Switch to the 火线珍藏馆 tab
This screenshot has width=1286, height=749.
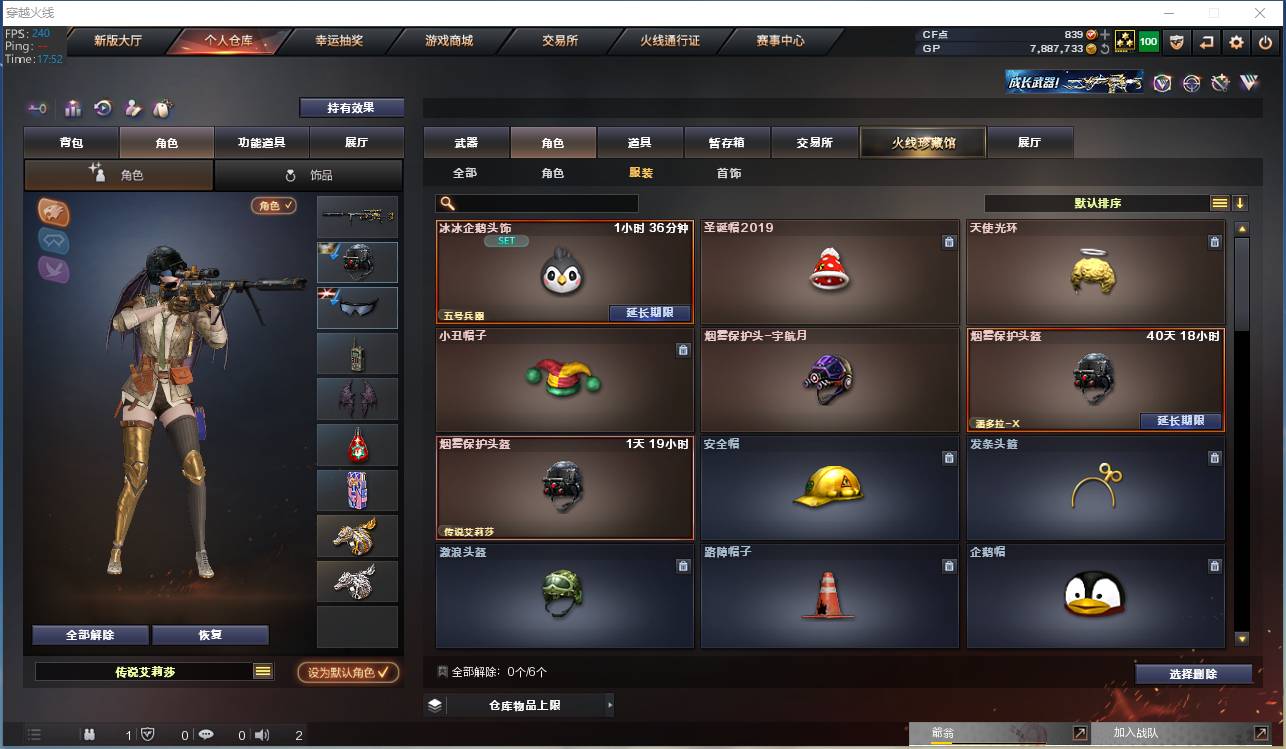921,142
